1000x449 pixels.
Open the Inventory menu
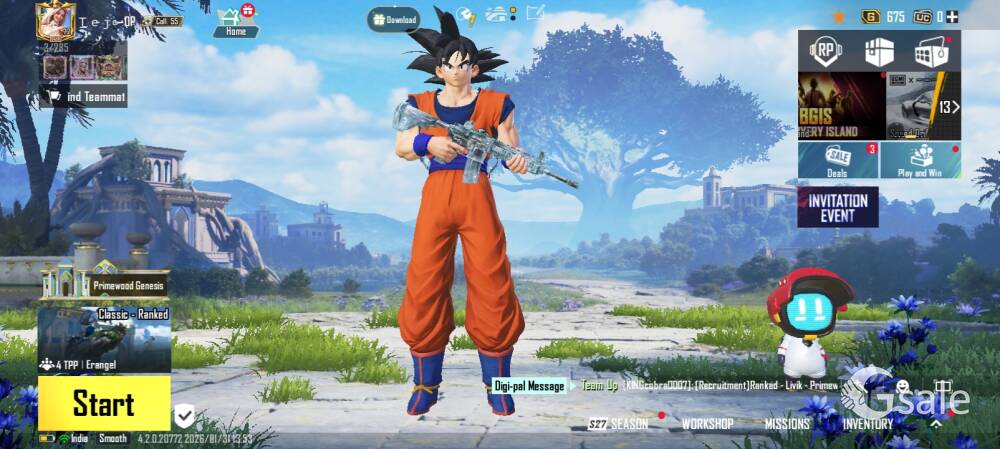click(867, 424)
